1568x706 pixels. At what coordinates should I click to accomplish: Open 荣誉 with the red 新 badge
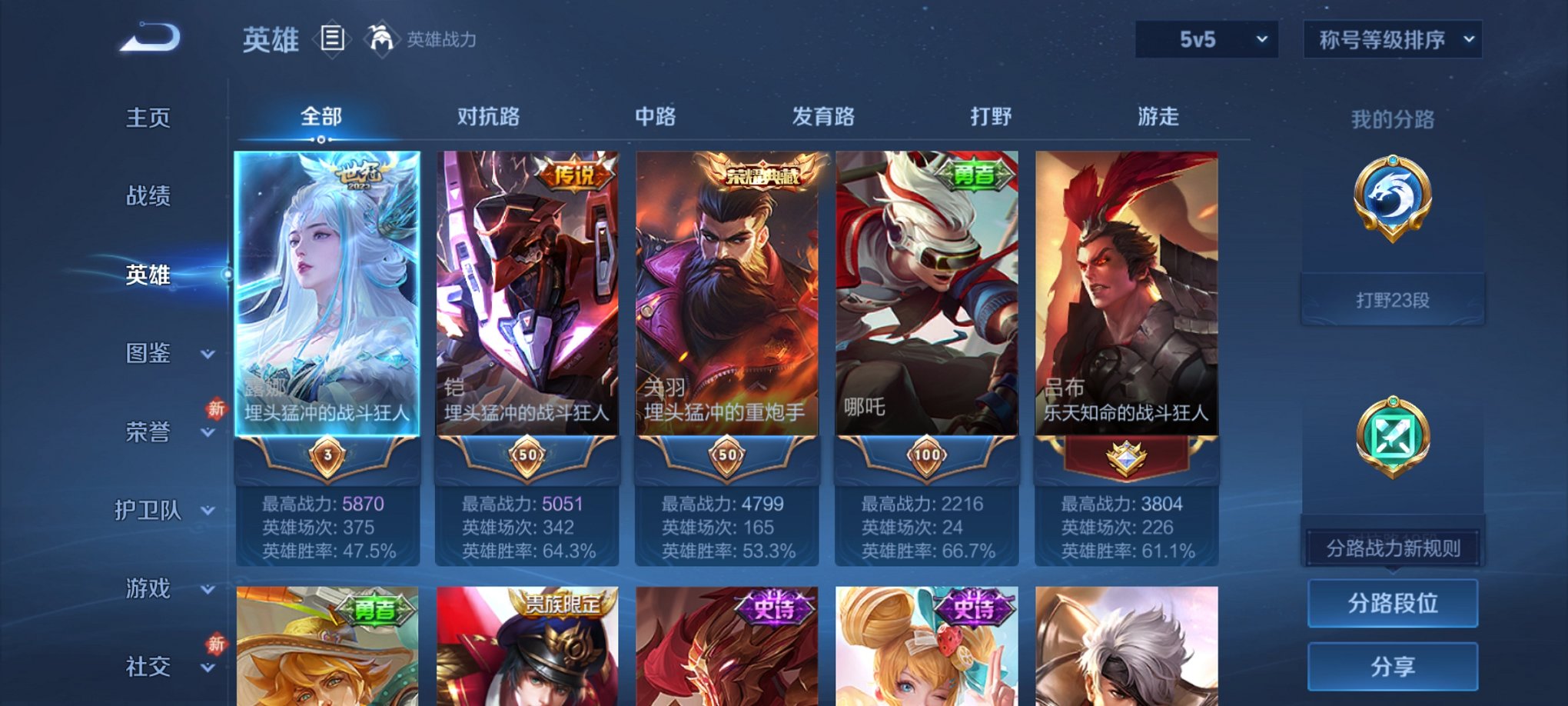(148, 433)
